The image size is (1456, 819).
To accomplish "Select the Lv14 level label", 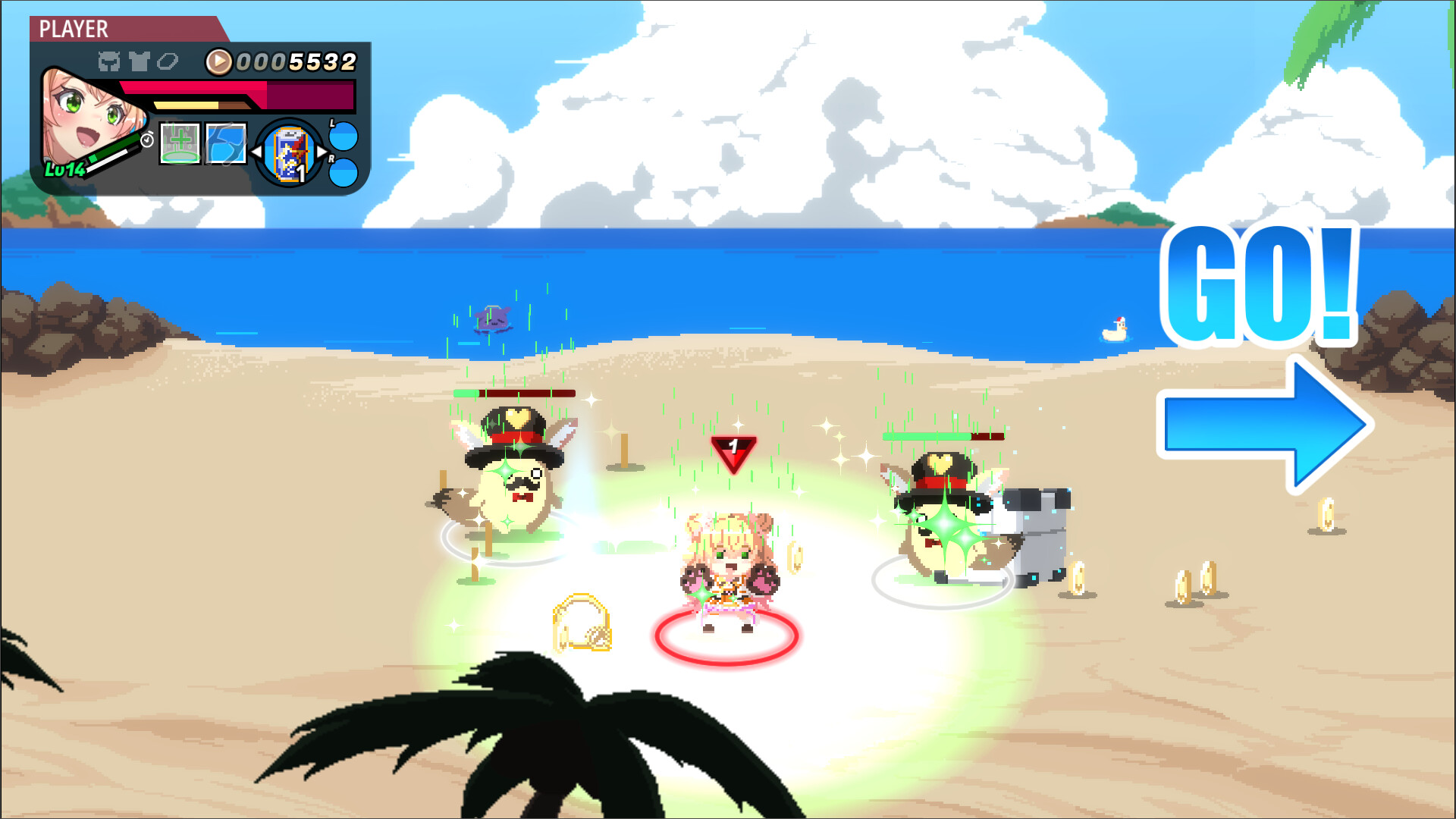I will tap(65, 169).
